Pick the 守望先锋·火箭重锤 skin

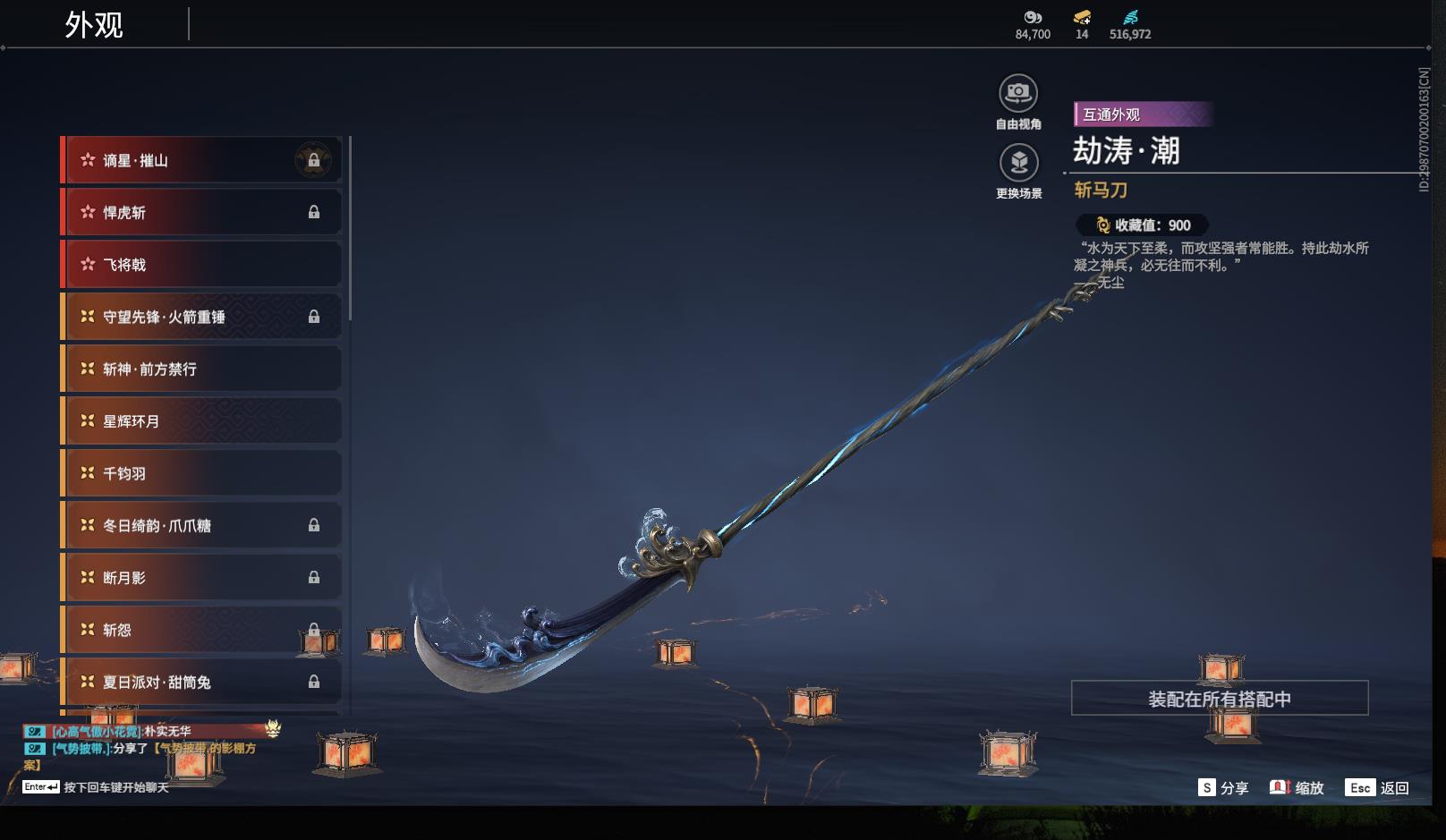[x=201, y=317]
